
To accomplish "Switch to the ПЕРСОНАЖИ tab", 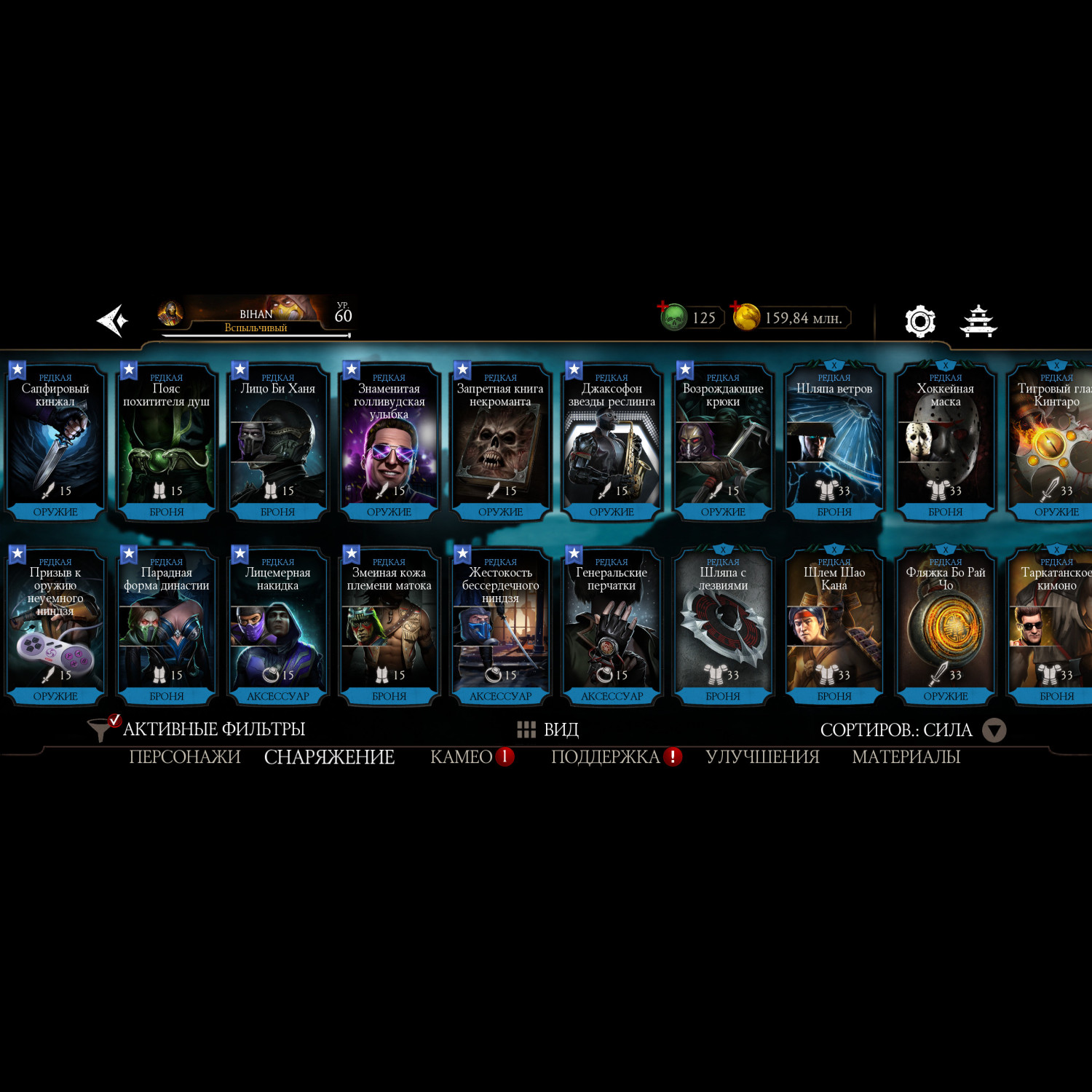I will 185,757.
